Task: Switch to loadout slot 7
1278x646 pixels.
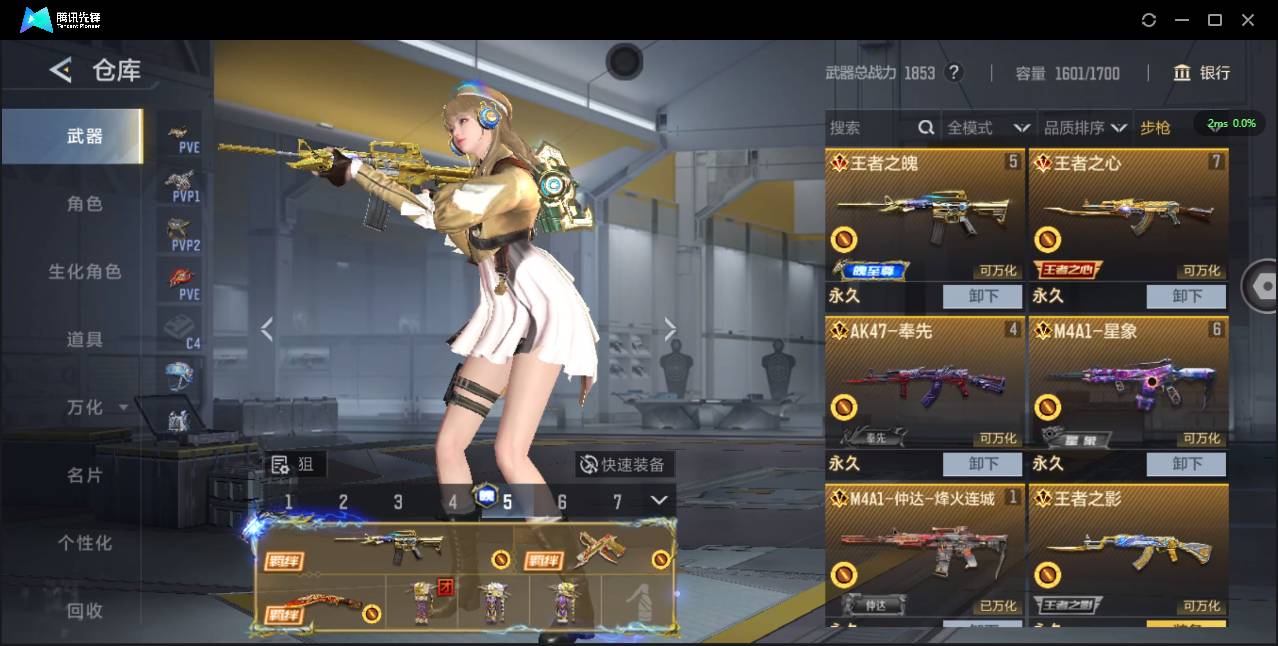Action: pyautogui.click(x=617, y=502)
